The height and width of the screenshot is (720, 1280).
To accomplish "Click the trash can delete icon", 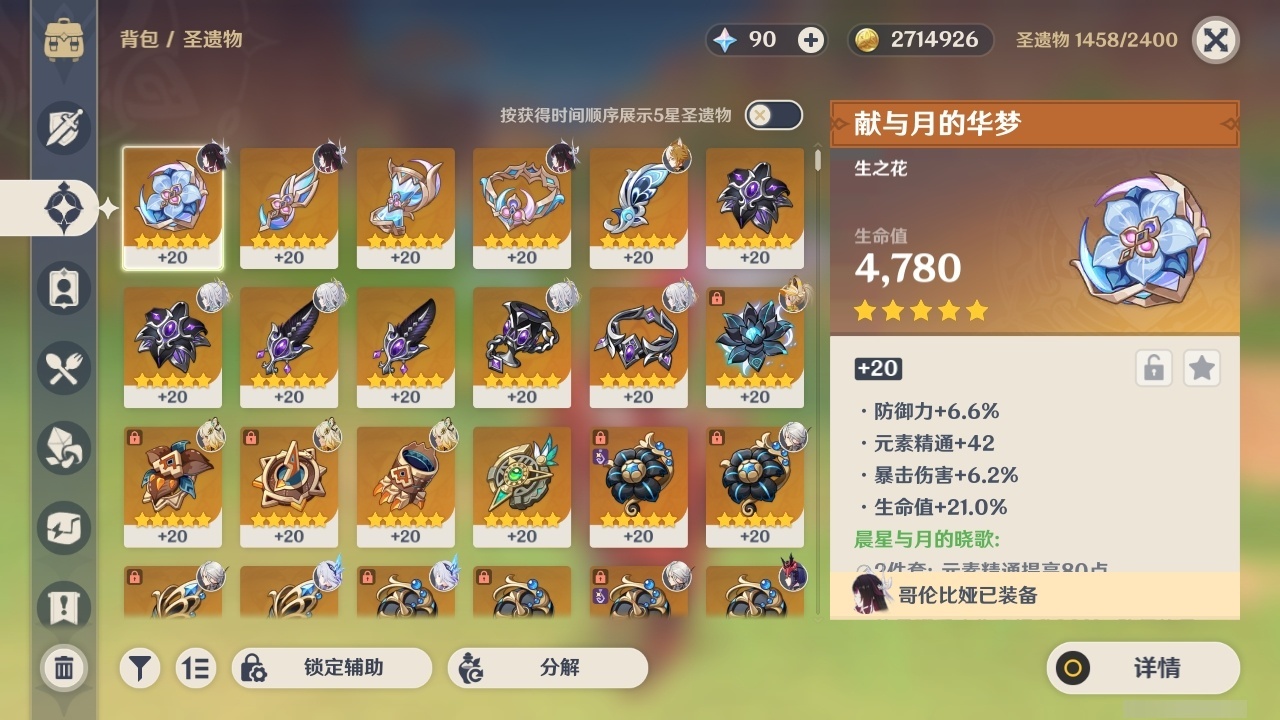I will pos(63,668).
